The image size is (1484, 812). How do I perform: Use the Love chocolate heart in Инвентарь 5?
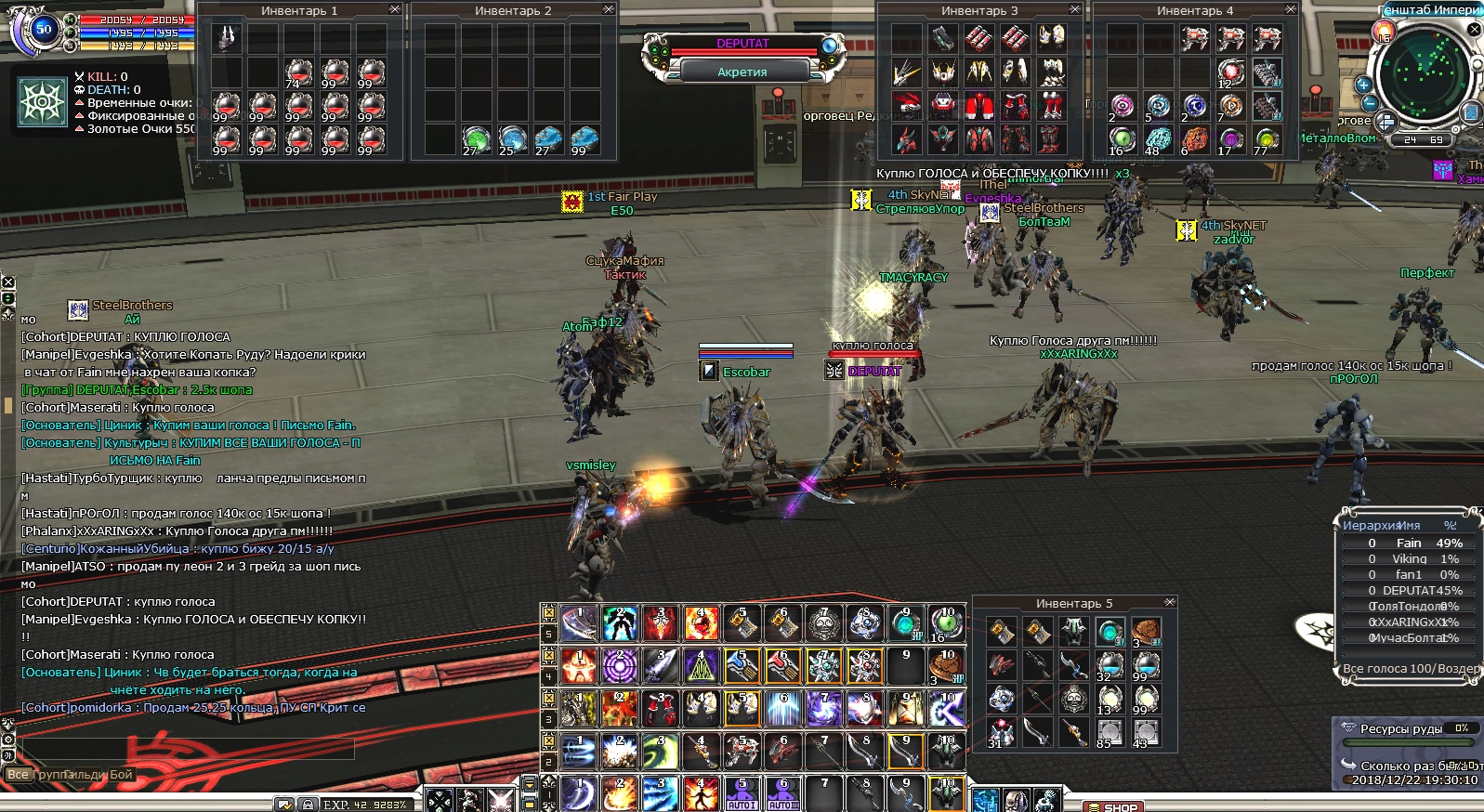(1146, 632)
